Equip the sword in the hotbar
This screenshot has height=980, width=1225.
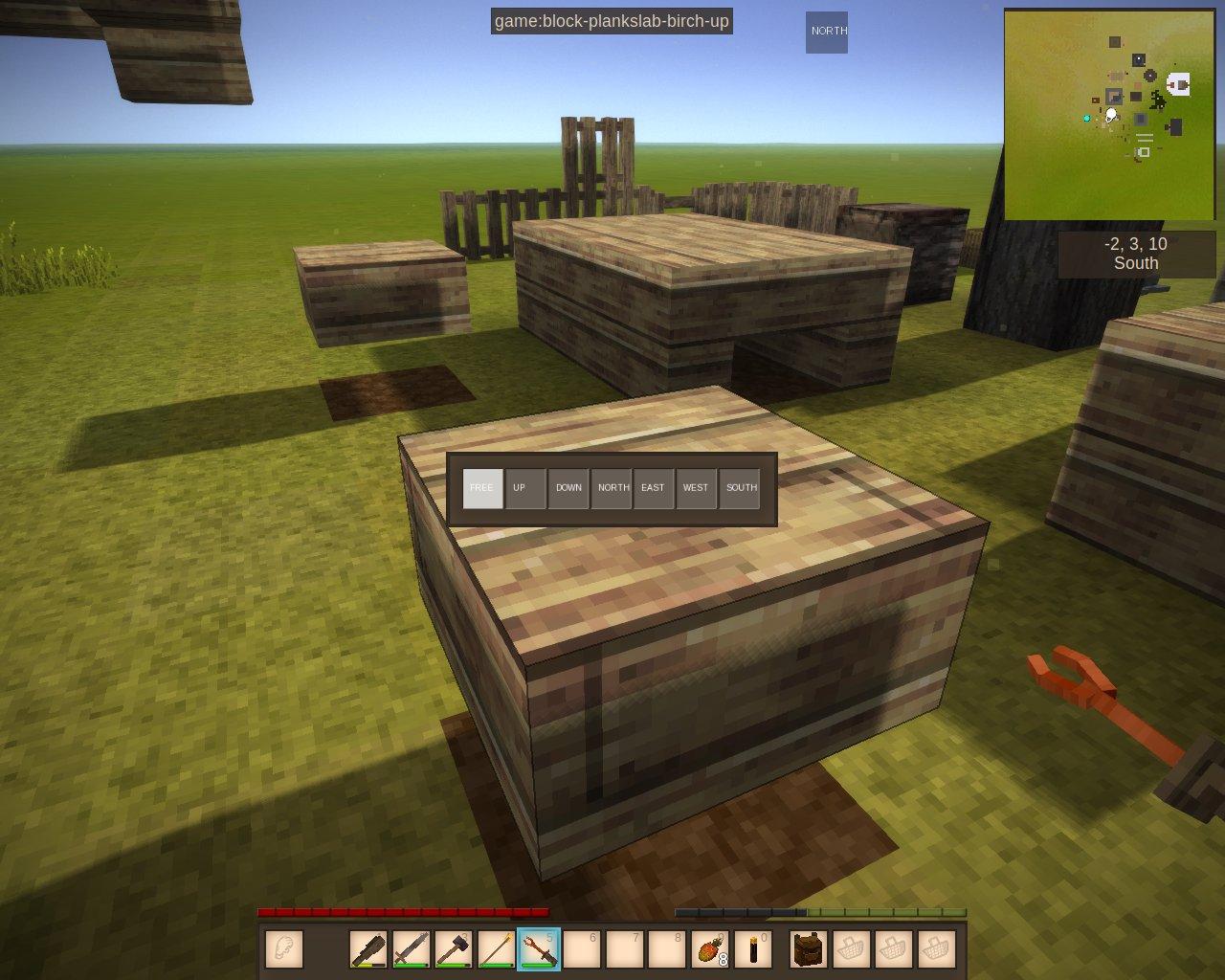click(412, 949)
